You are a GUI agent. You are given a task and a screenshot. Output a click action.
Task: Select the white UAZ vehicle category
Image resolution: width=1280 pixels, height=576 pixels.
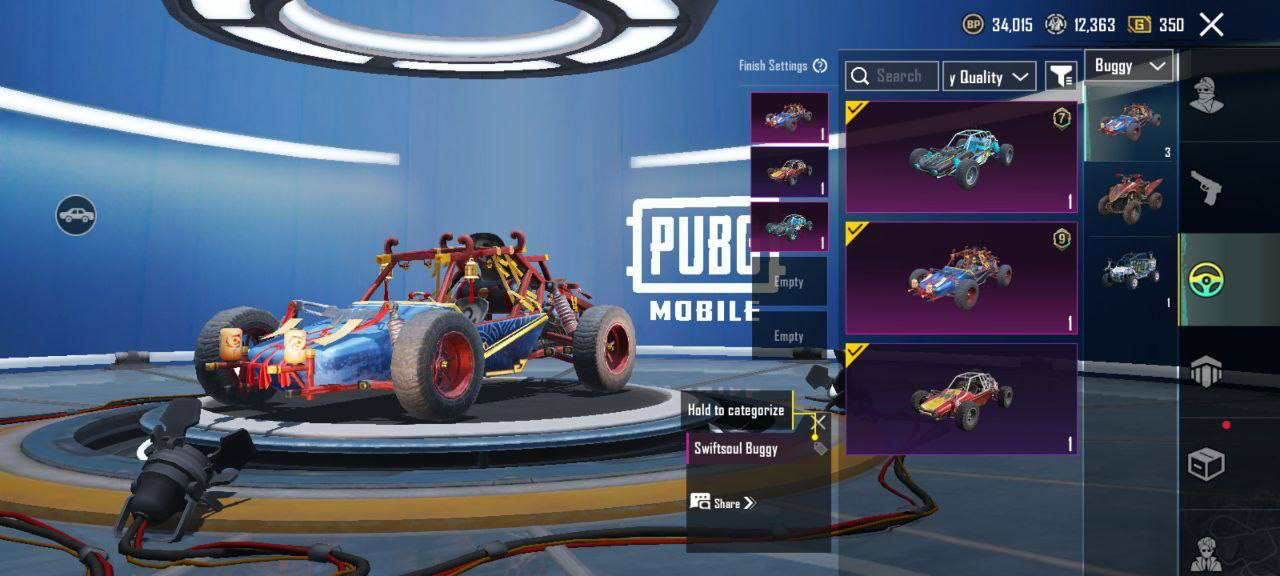tap(1130, 272)
